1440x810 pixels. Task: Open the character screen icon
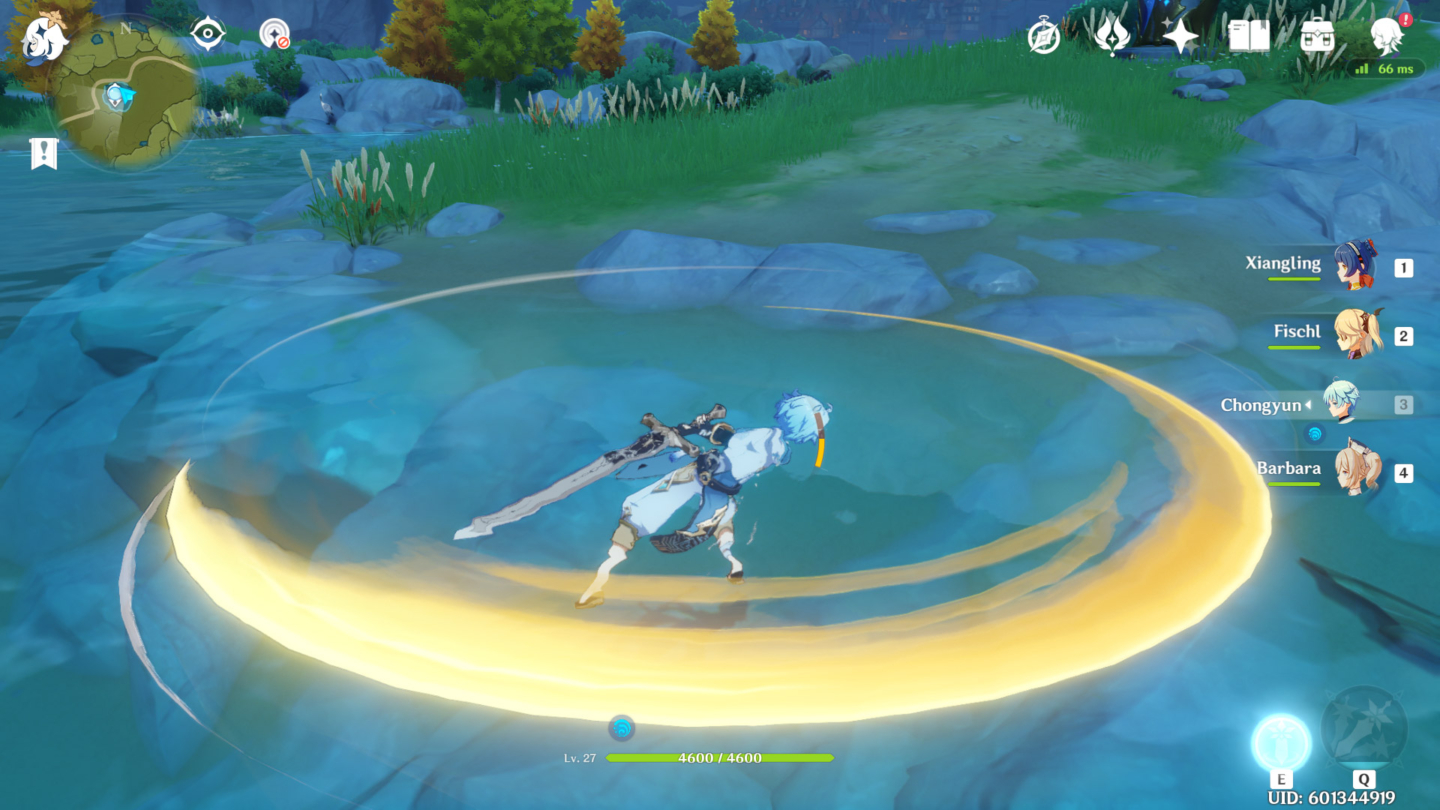[1387, 35]
